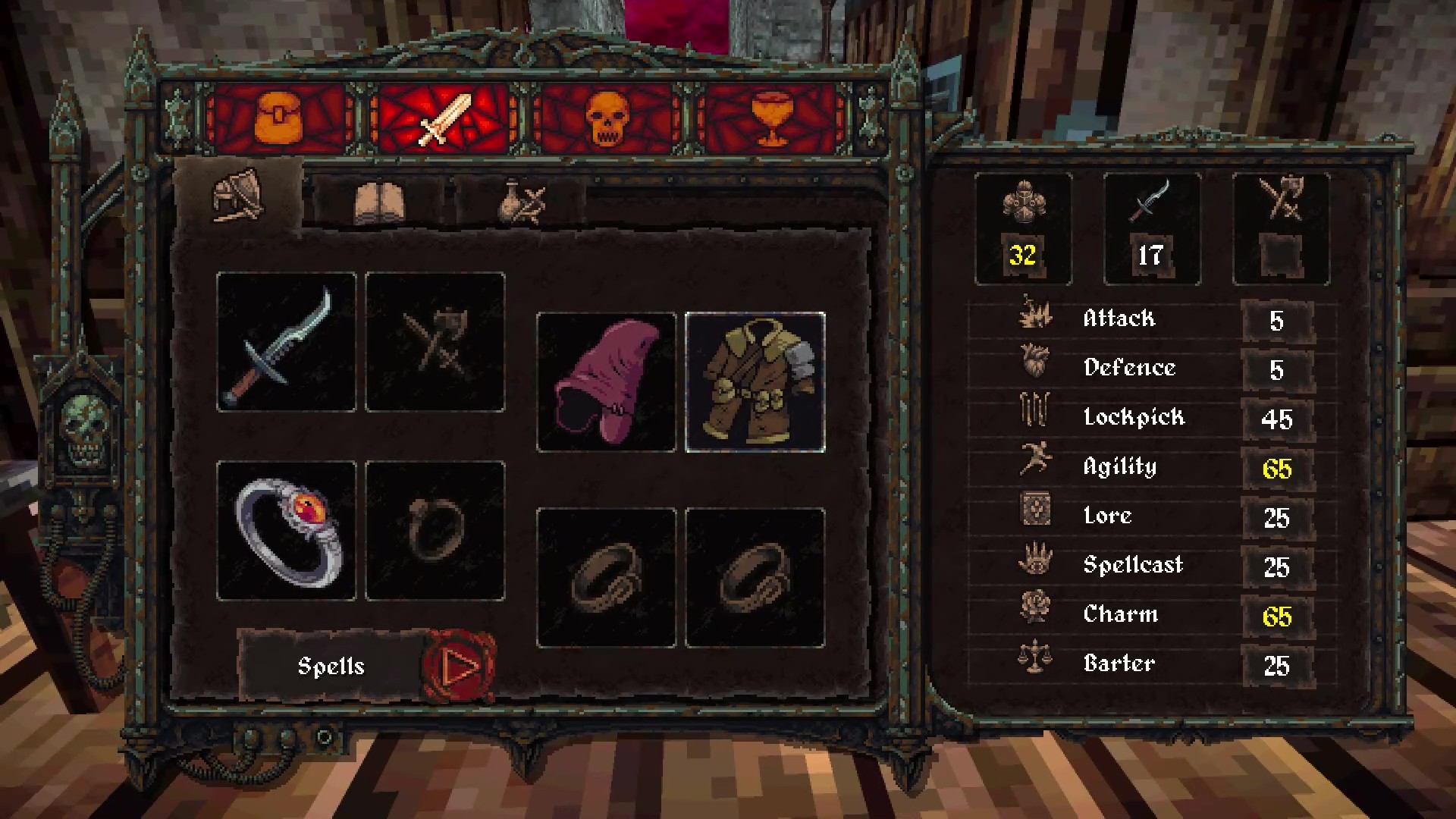Open the potion and tools sub-tab
Image resolution: width=1456 pixels, height=819 pixels.
pyautogui.click(x=522, y=202)
